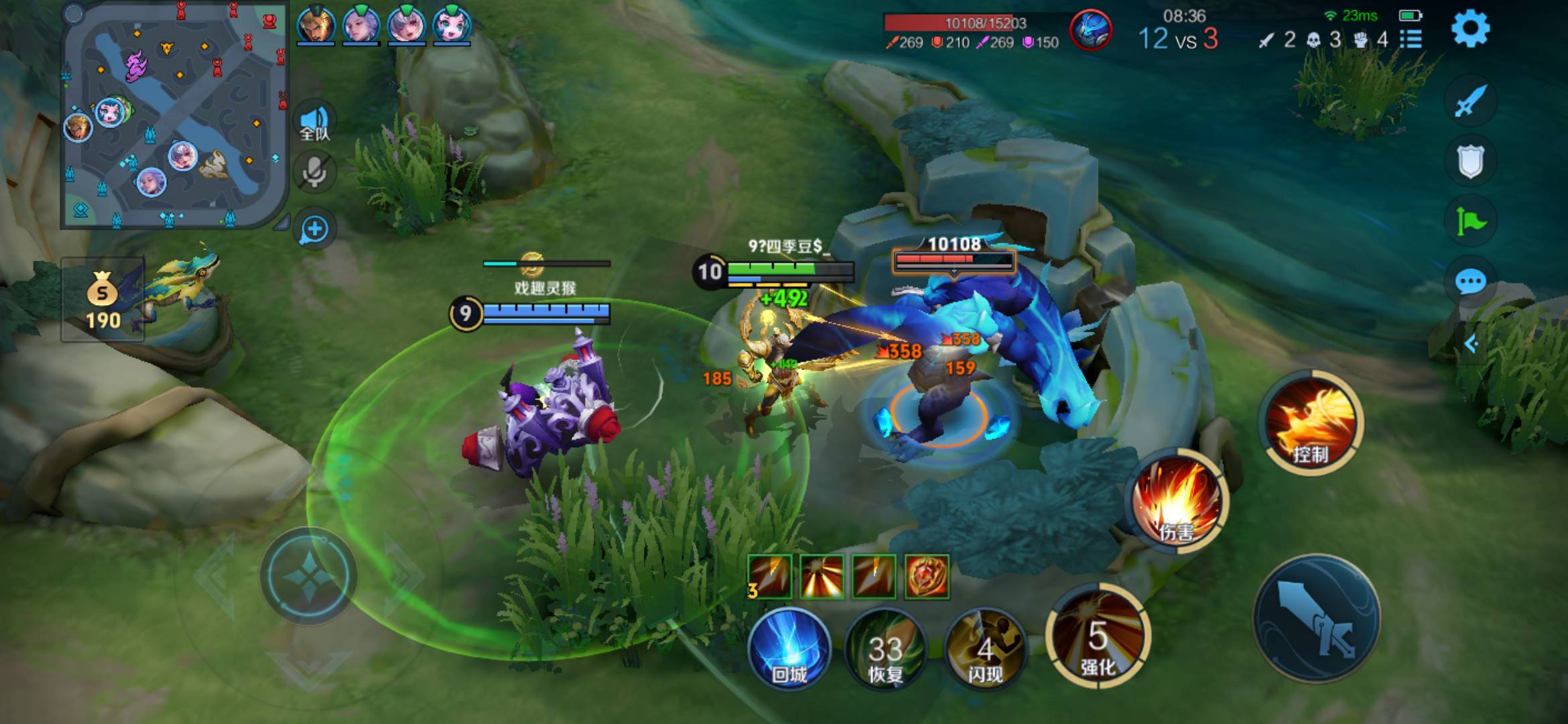The image size is (1568, 724).
Task: Open the chat message bubble
Action: pos(1470,281)
